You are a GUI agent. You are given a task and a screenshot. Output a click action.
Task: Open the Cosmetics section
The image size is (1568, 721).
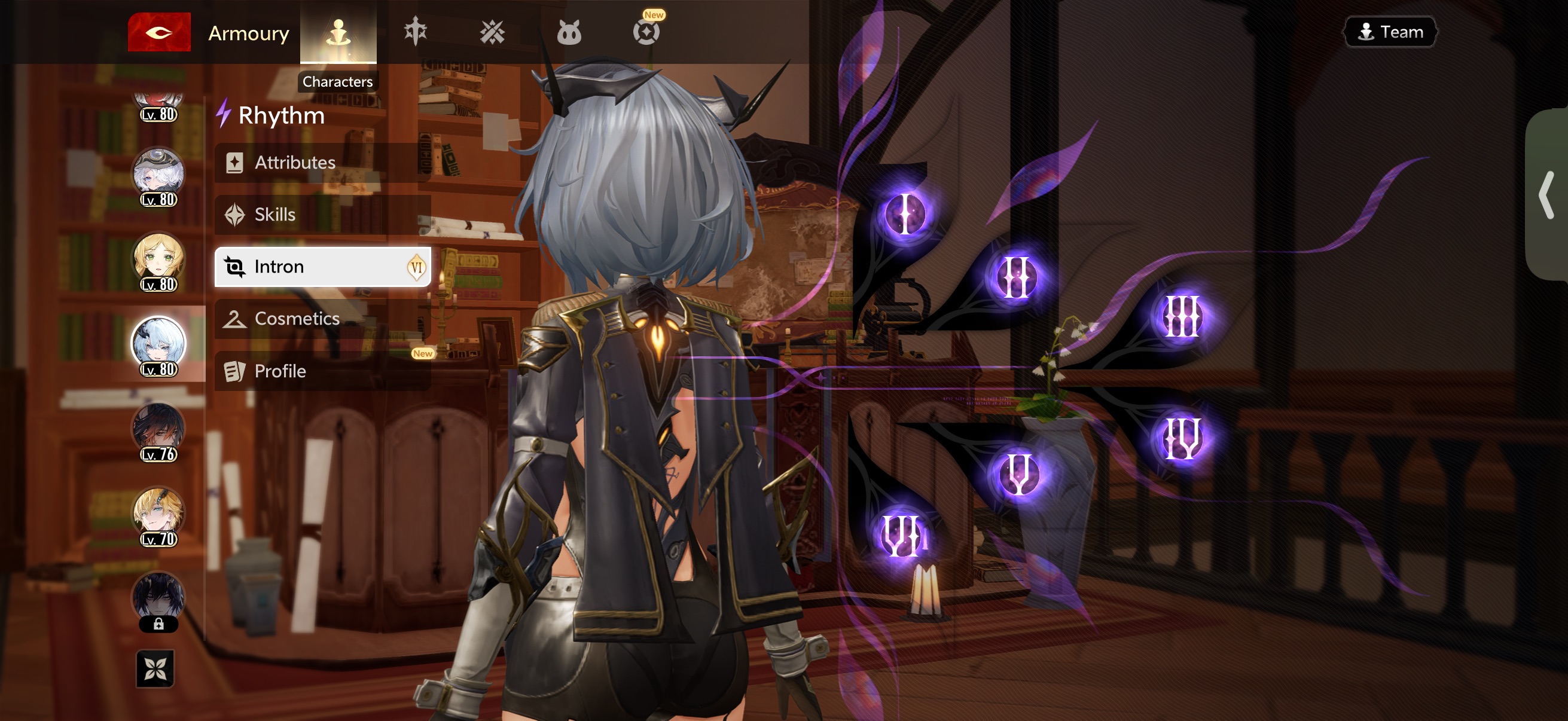tap(322, 319)
